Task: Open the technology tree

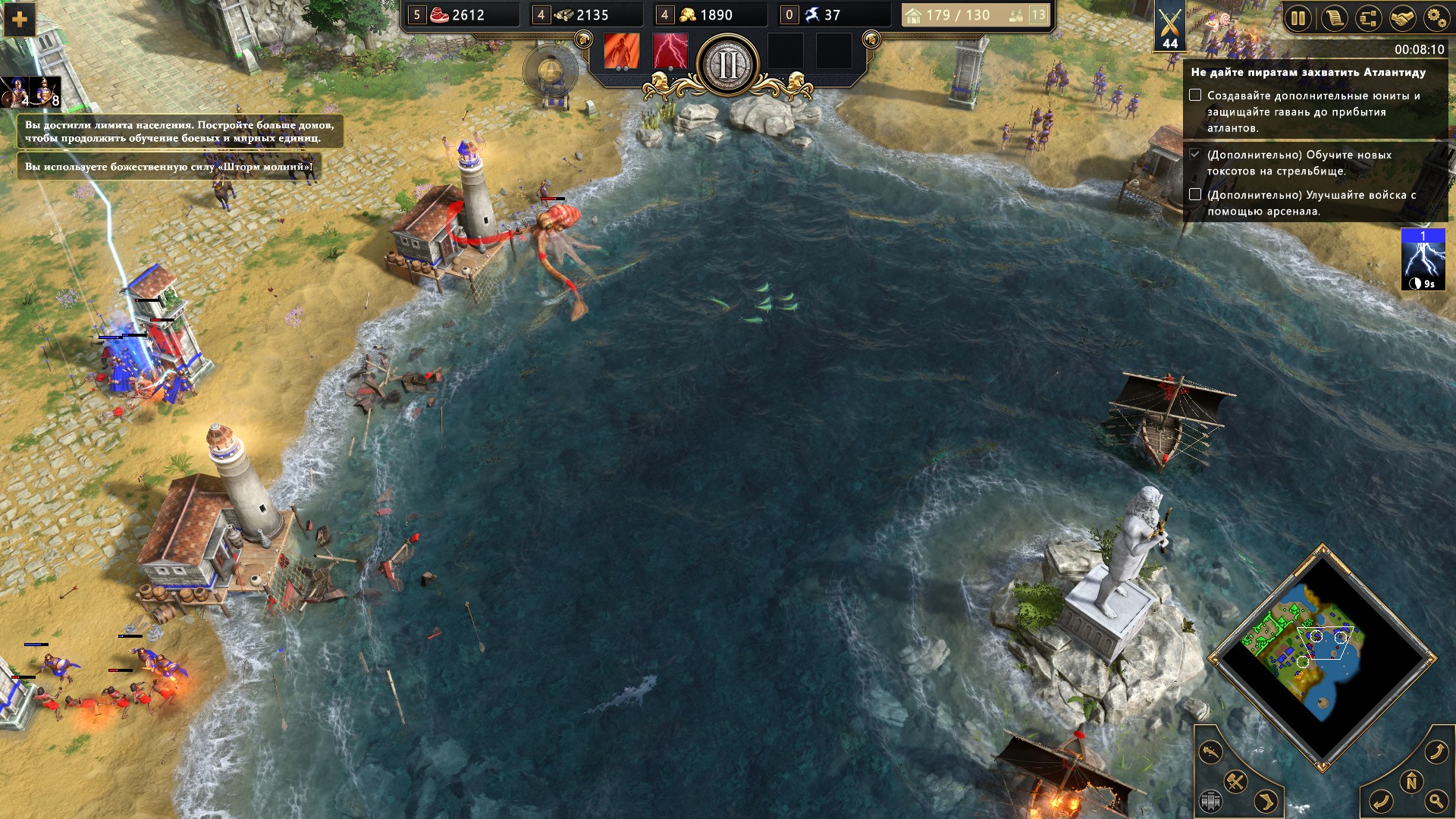Action: [1368, 18]
